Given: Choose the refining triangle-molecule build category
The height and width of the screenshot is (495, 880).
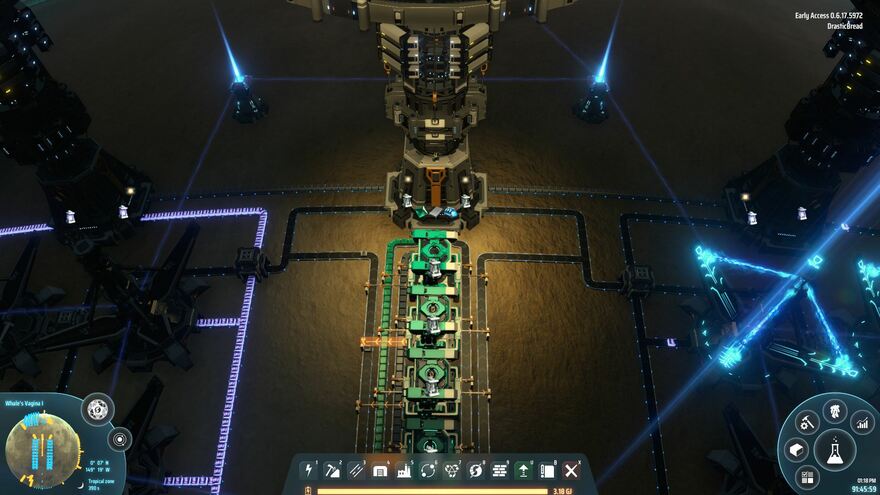Looking at the screenshot, I should (452, 470).
